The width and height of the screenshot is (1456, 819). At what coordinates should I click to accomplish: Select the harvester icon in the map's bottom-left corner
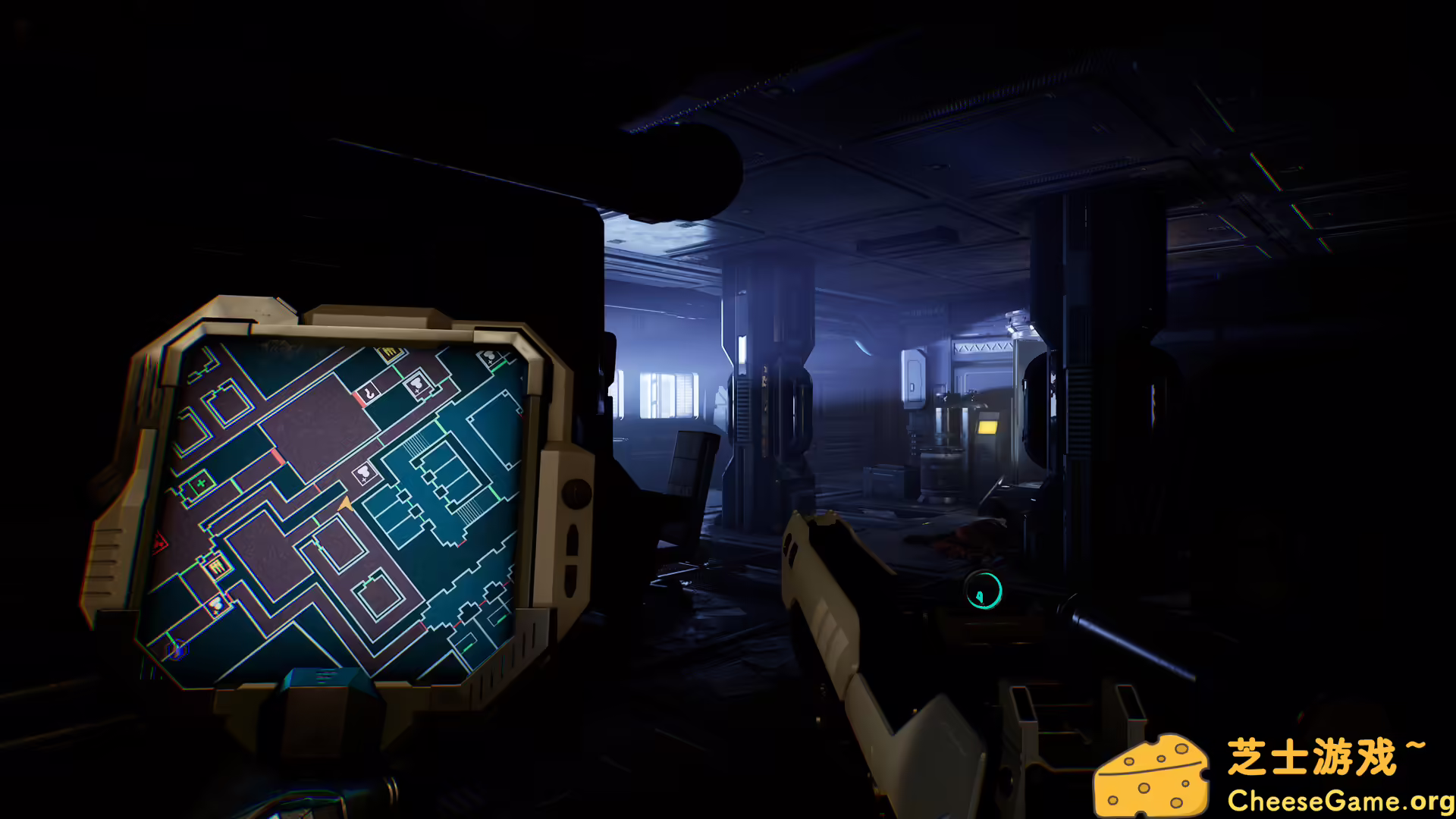point(215,605)
